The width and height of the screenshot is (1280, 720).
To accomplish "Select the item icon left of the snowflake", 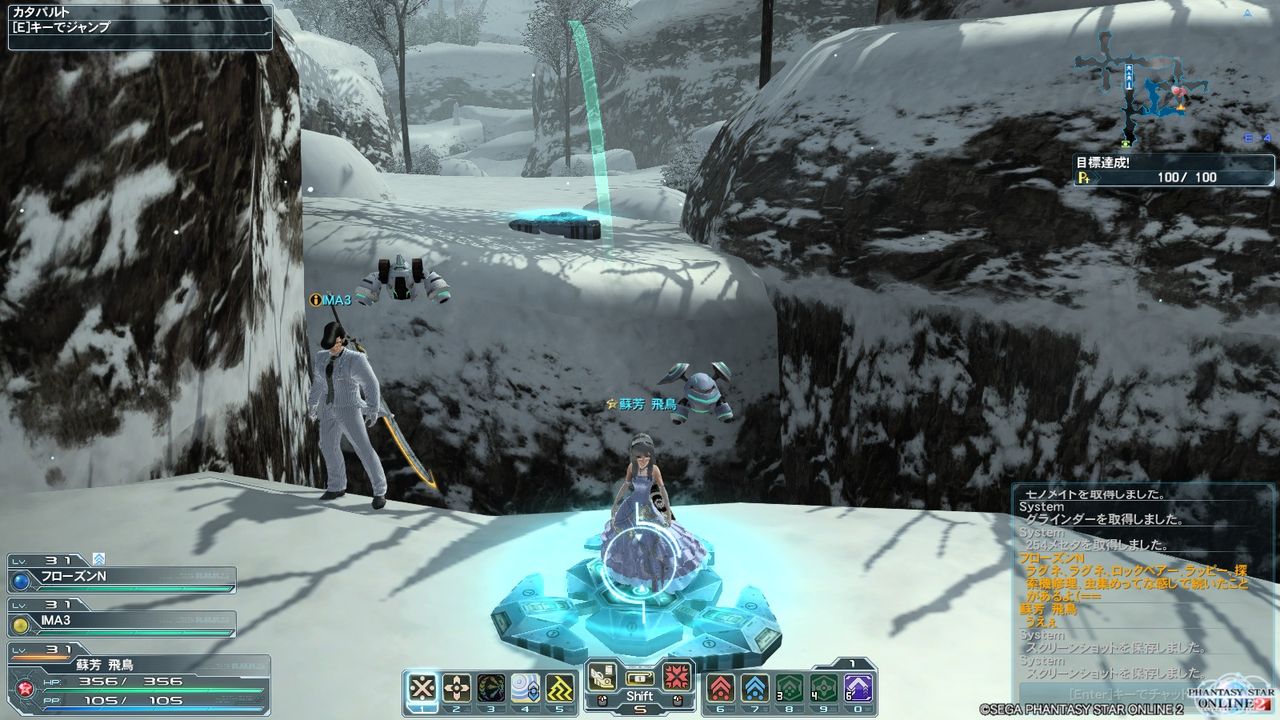I will [x=602, y=676].
